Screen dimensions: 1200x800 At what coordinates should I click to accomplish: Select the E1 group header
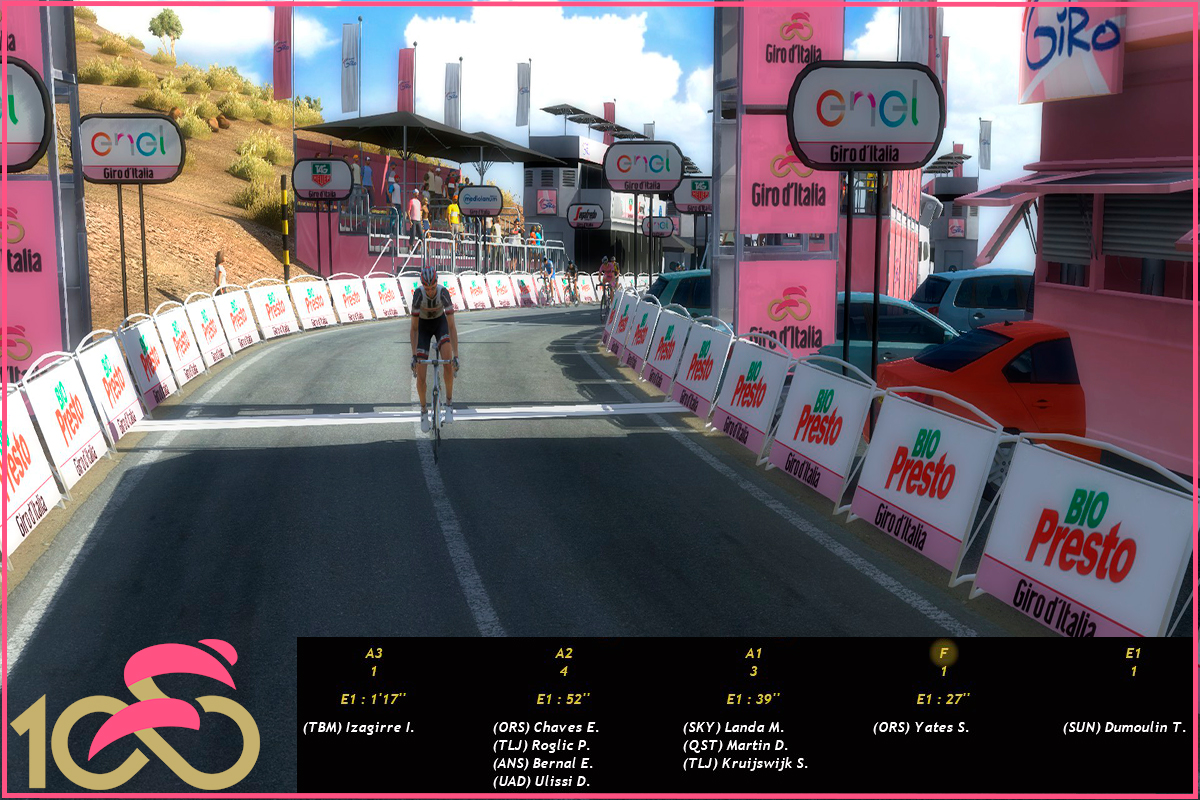pos(1133,653)
